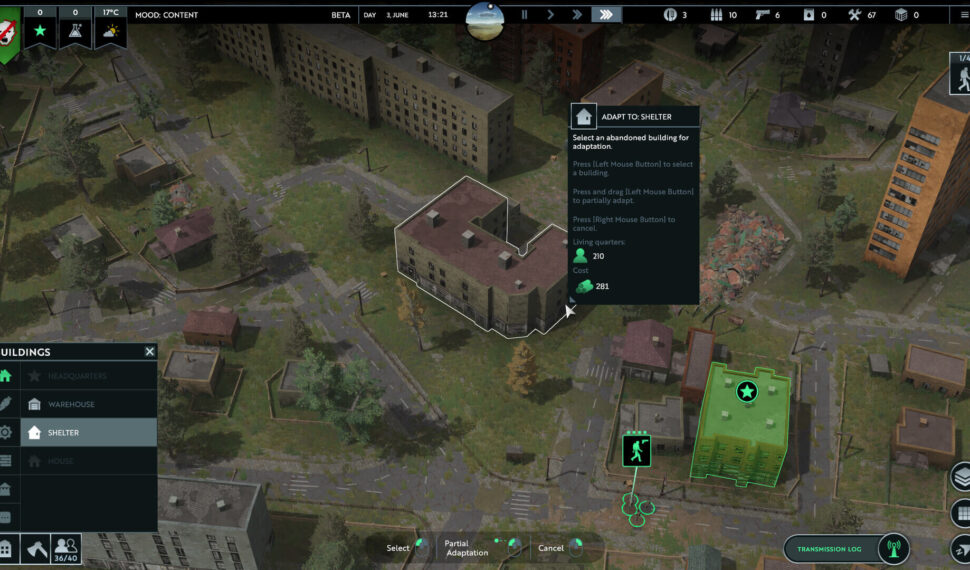Set game speed to double arrow
Screen dimensions: 970x570
pyautogui.click(x=576, y=15)
